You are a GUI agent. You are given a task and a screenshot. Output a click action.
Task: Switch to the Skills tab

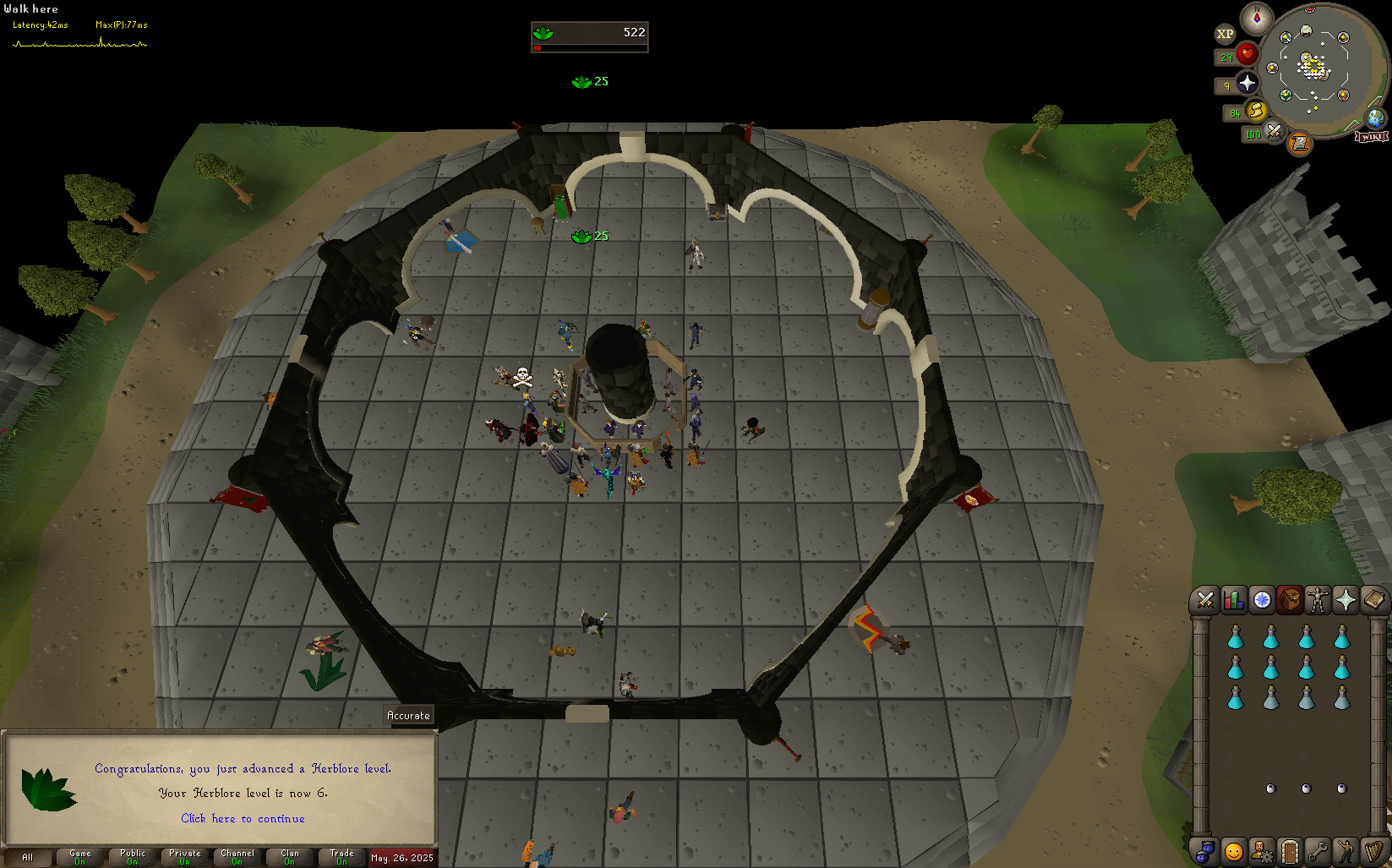[x=1233, y=600]
